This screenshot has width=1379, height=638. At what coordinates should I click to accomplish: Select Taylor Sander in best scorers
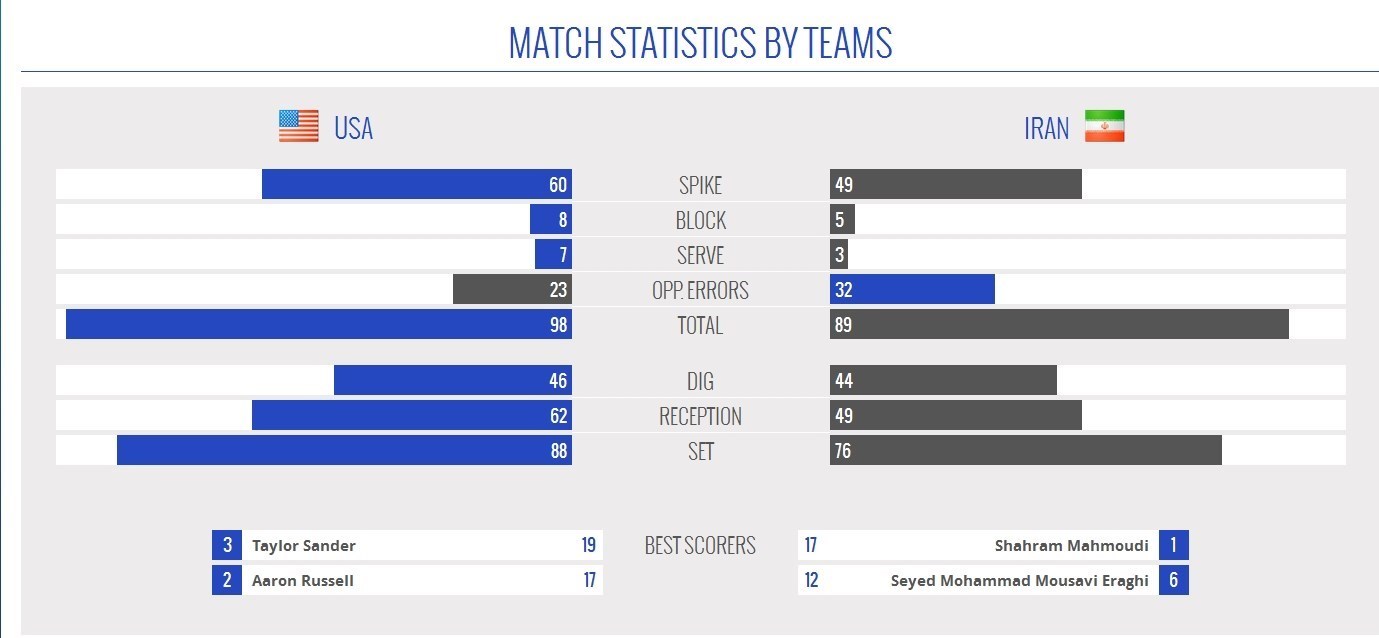pos(304,545)
